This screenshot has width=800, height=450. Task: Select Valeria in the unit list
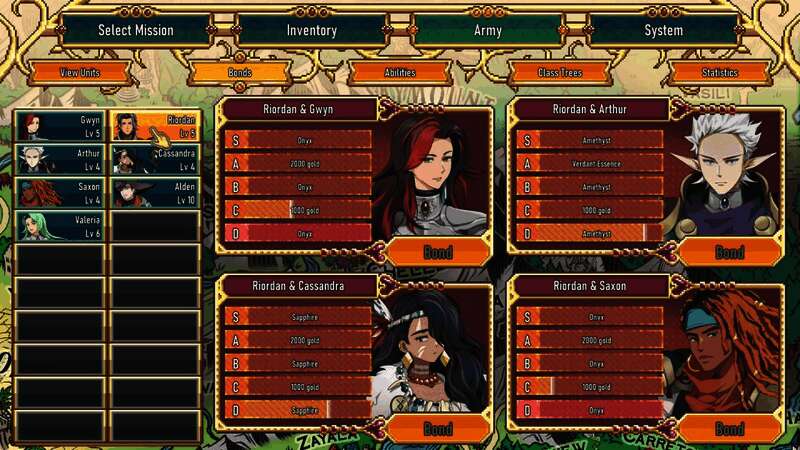59,226
